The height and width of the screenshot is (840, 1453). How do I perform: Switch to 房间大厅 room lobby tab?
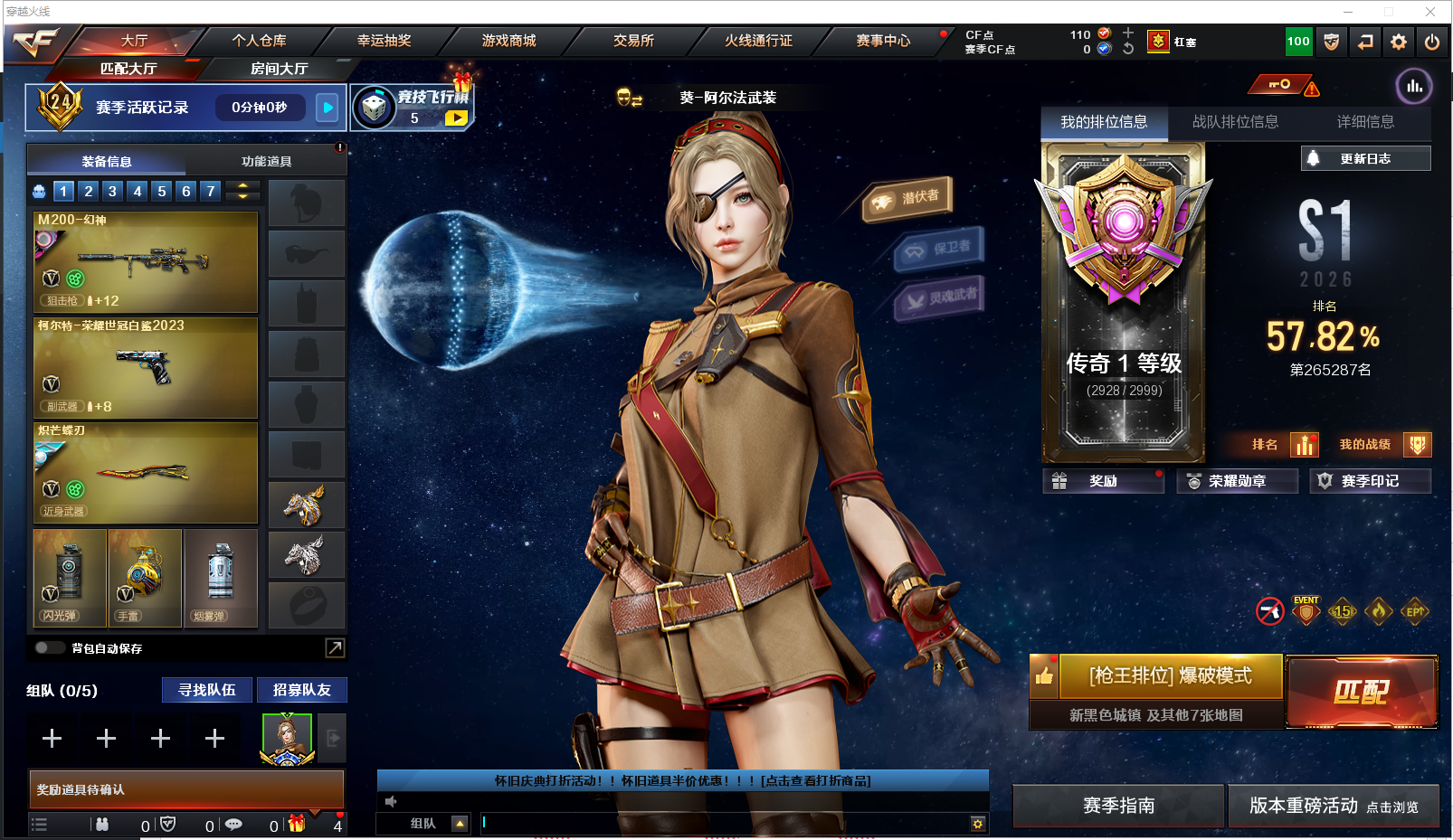279,69
